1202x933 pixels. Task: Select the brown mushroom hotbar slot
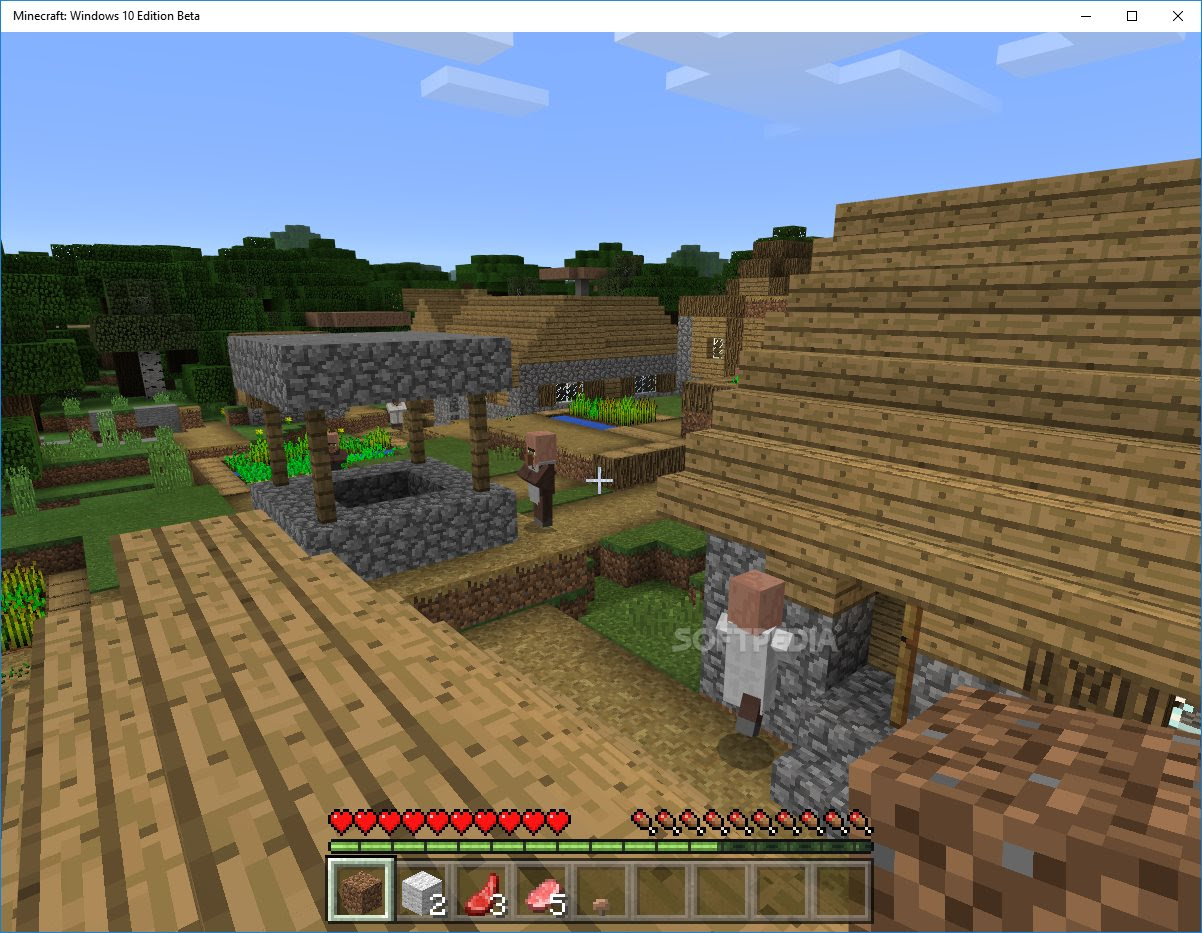(601, 891)
